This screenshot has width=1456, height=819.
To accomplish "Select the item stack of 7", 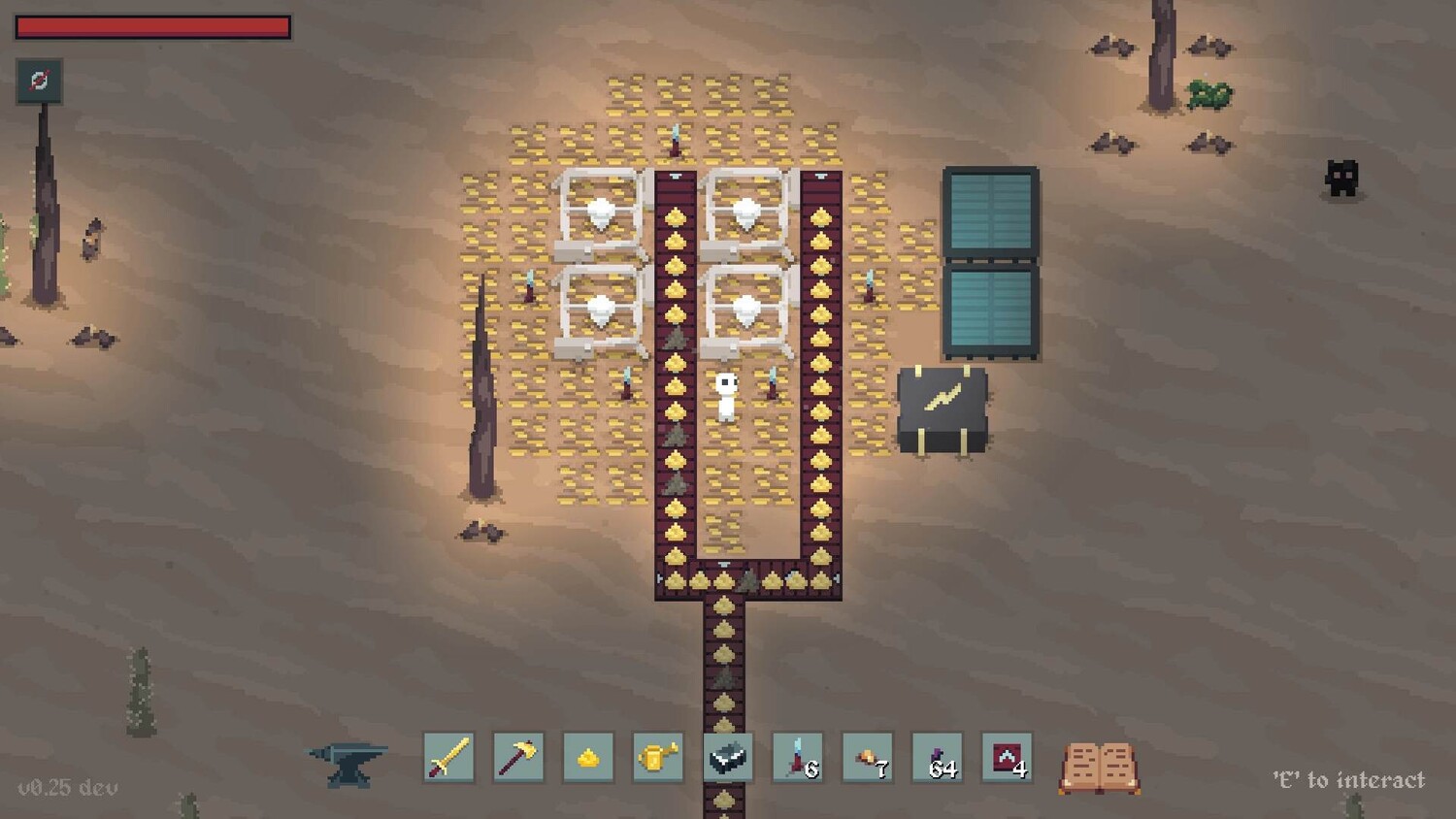I will click(868, 758).
